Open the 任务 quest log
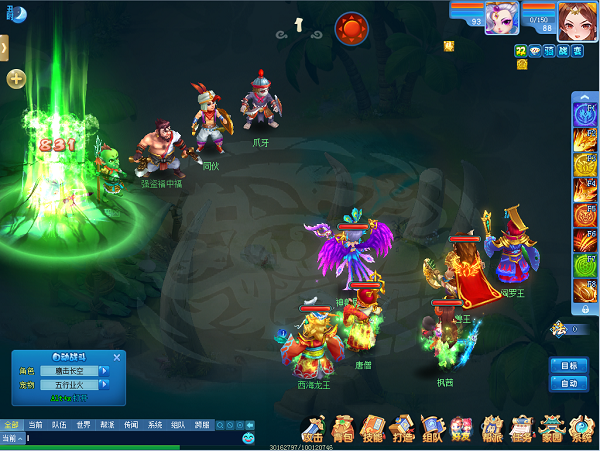Screen dimensions: 600x451 pos(521,428)
